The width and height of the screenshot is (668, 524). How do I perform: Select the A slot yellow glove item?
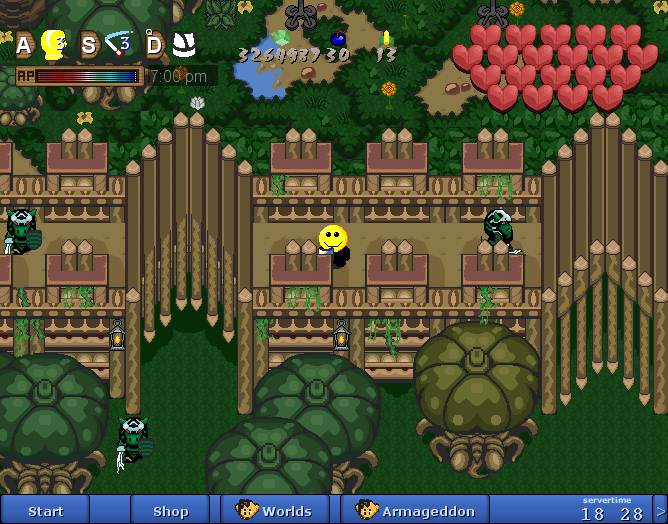[53, 44]
